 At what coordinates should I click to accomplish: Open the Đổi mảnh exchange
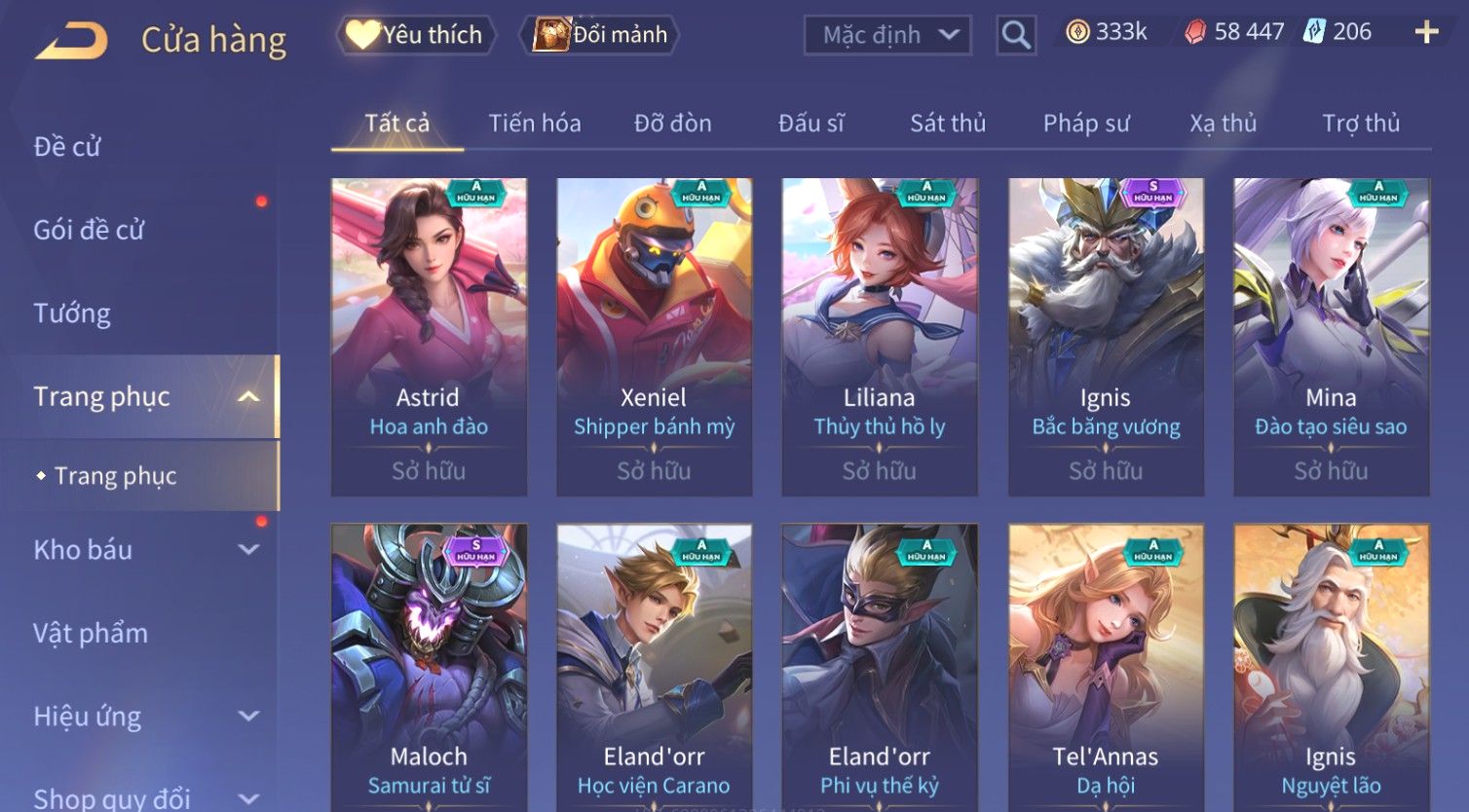[603, 35]
